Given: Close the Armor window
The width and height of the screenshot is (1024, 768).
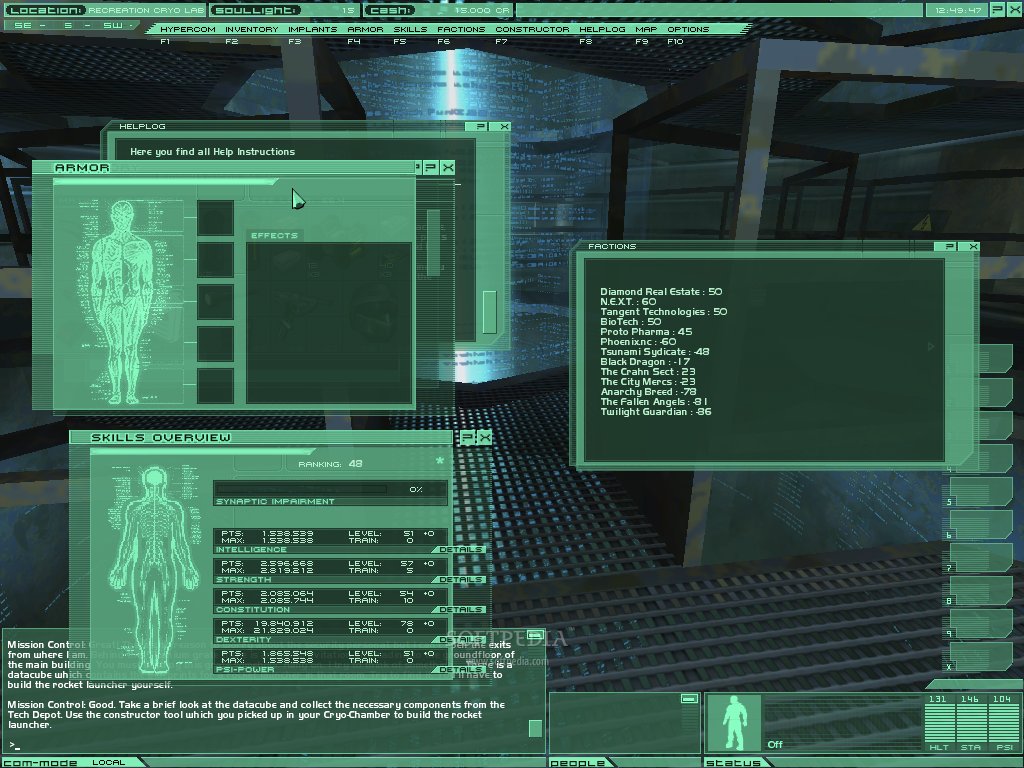Looking at the screenshot, I should pos(447,168).
